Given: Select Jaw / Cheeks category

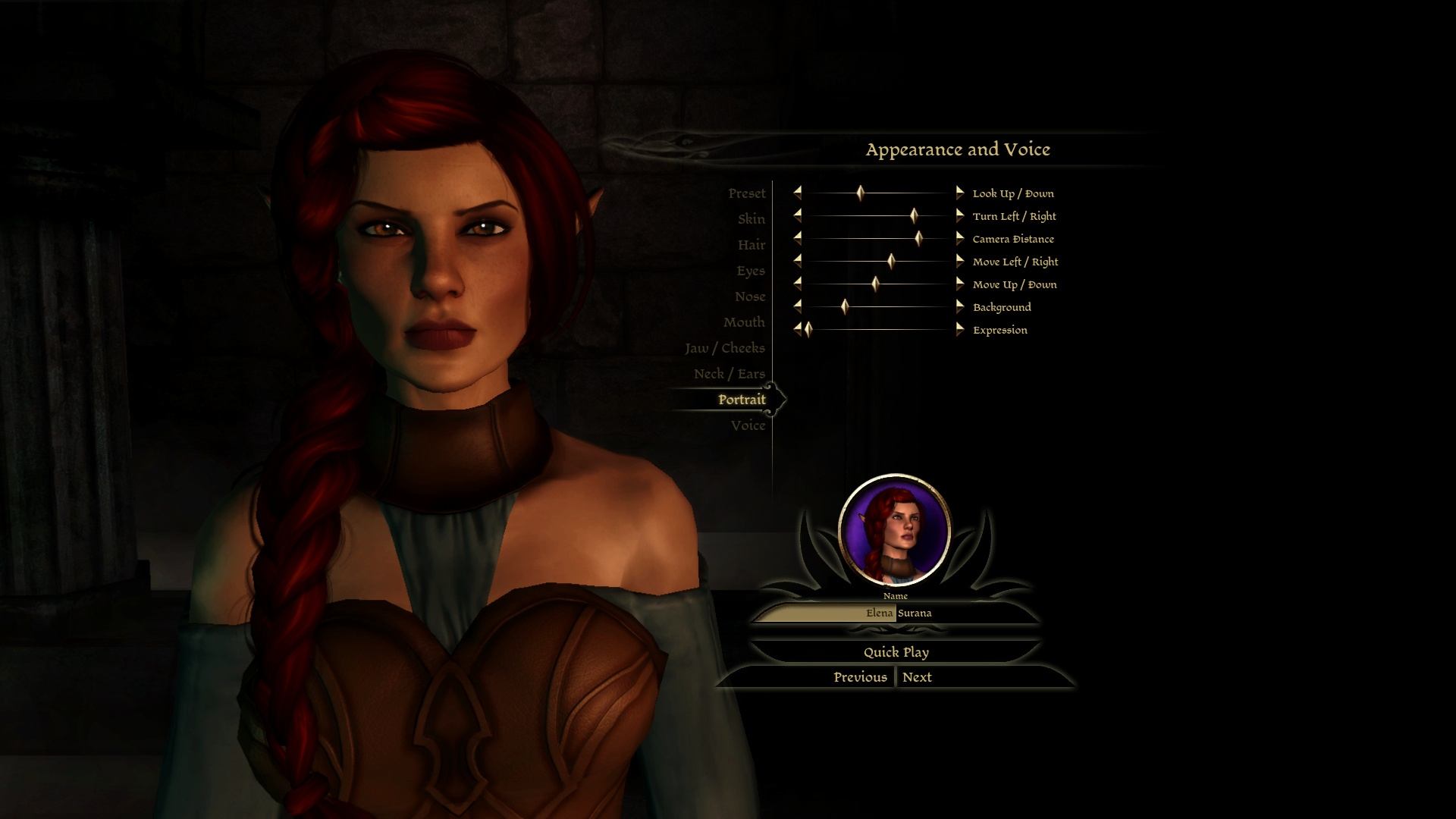Looking at the screenshot, I should pyautogui.click(x=724, y=348).
